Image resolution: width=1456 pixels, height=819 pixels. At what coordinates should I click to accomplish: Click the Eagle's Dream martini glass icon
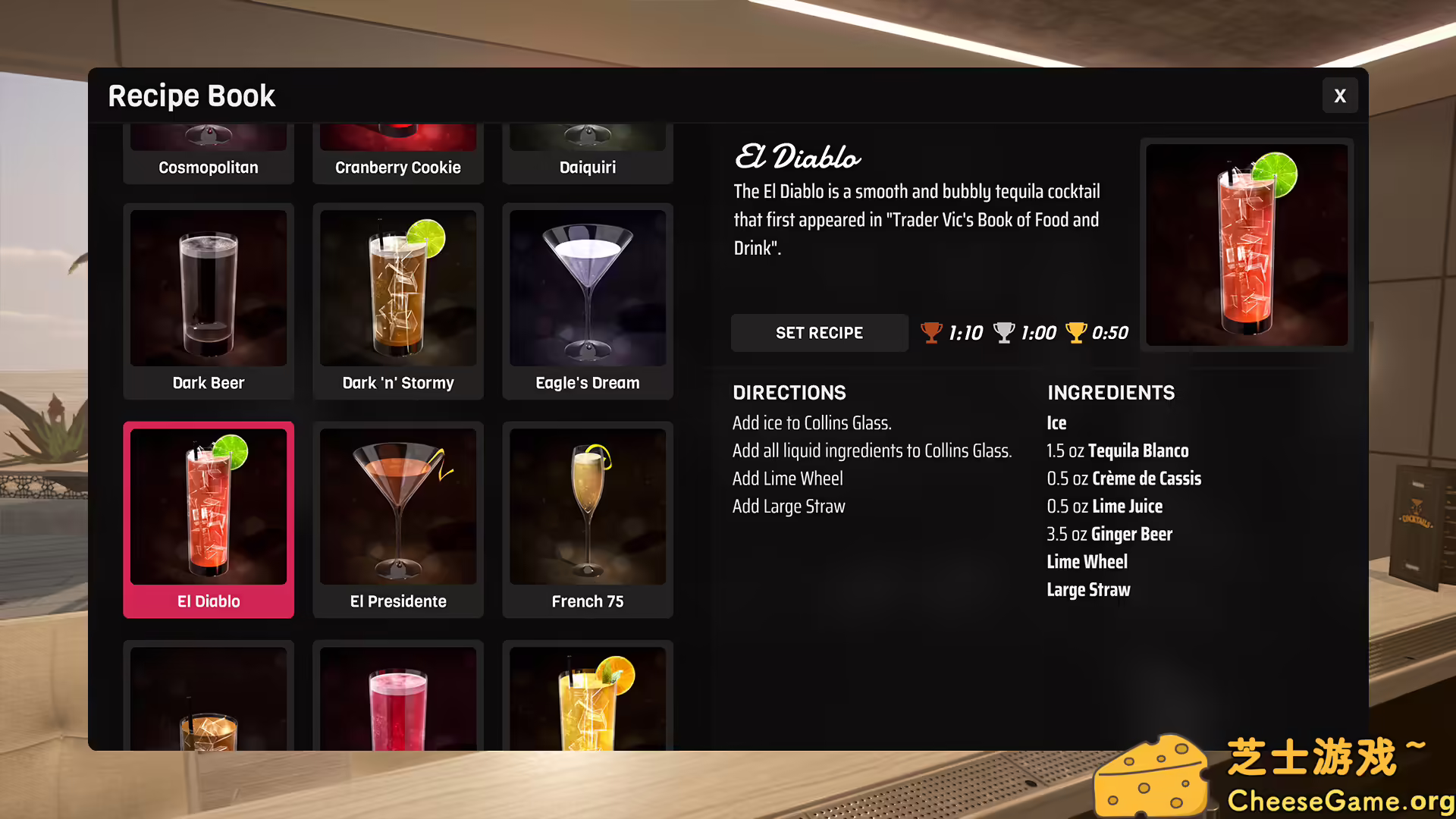[587, 288]
